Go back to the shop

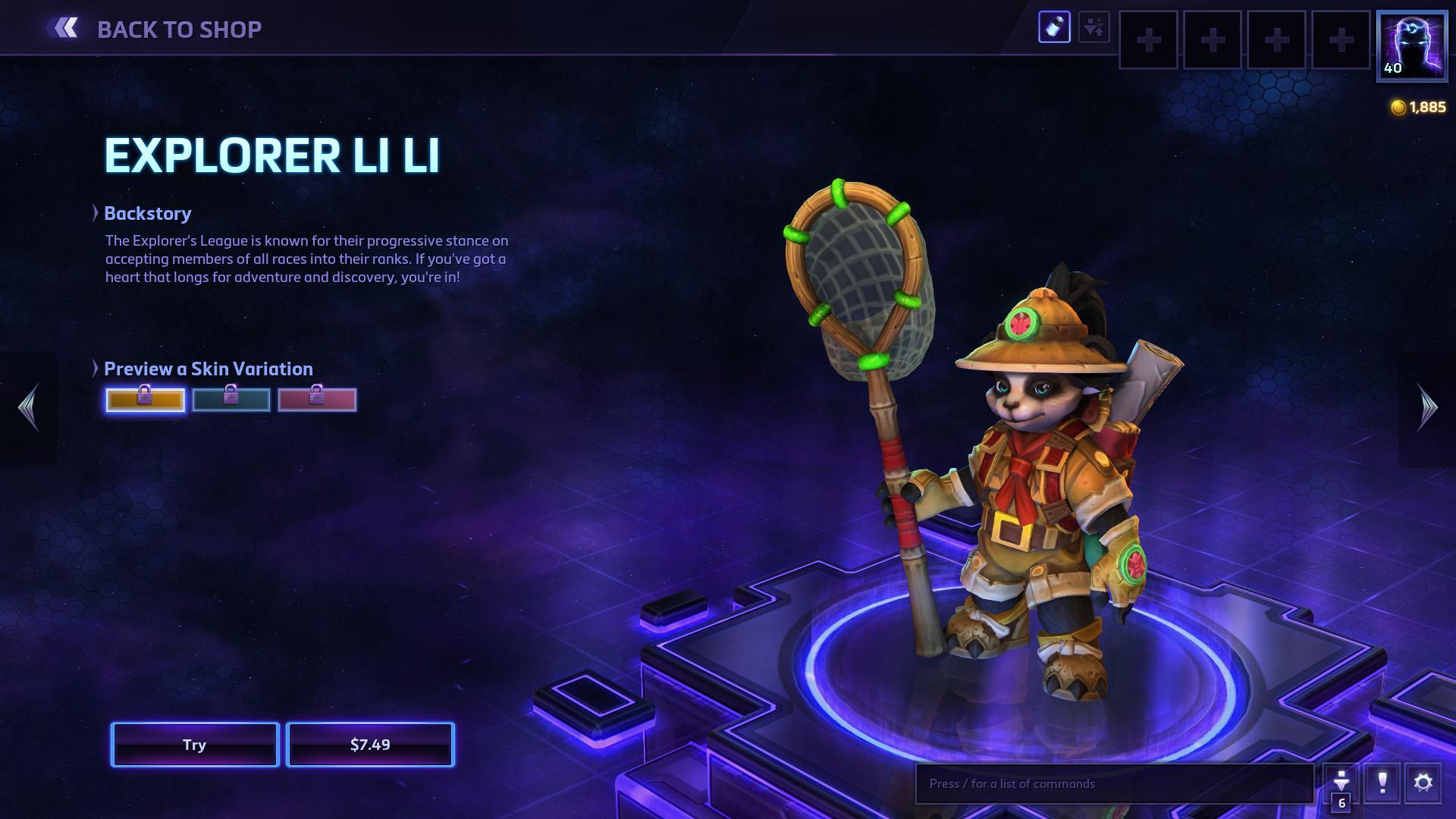tap(155, 29)
